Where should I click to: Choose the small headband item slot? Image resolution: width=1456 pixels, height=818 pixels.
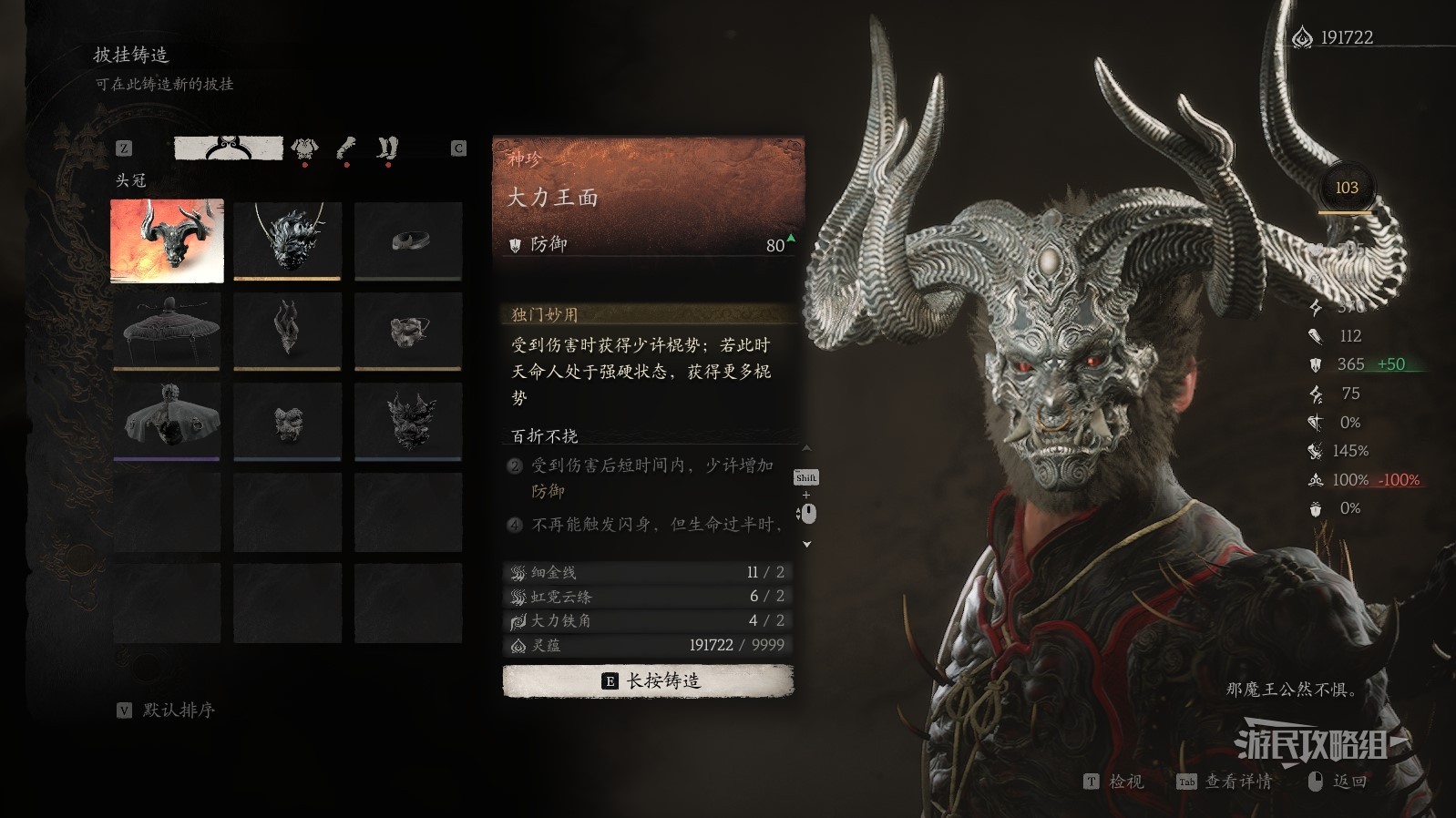(408, 240)
